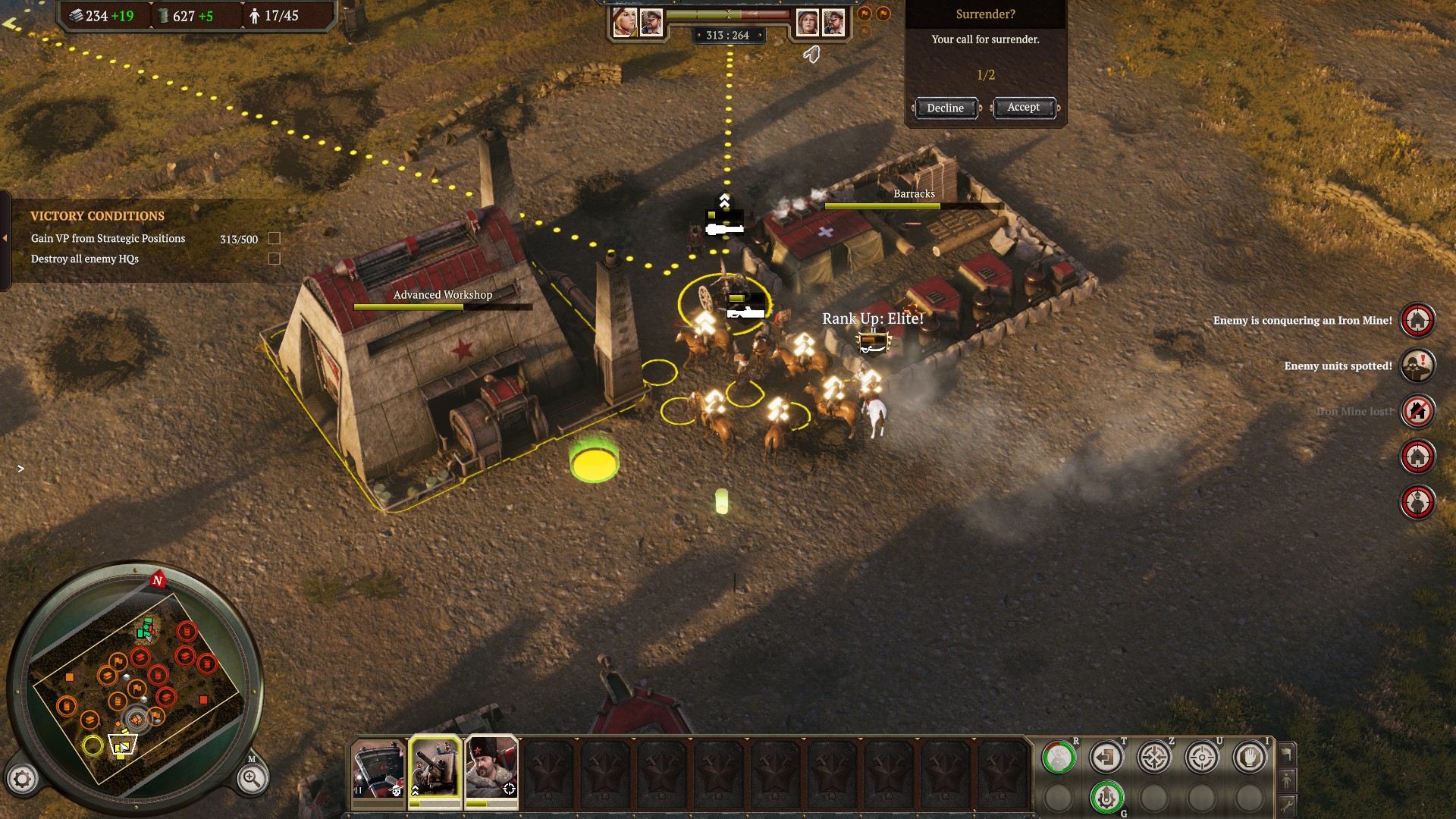Select the armored vehicle unit card
The width and height of the screenshot is (1456, 819).
[378, 769]
